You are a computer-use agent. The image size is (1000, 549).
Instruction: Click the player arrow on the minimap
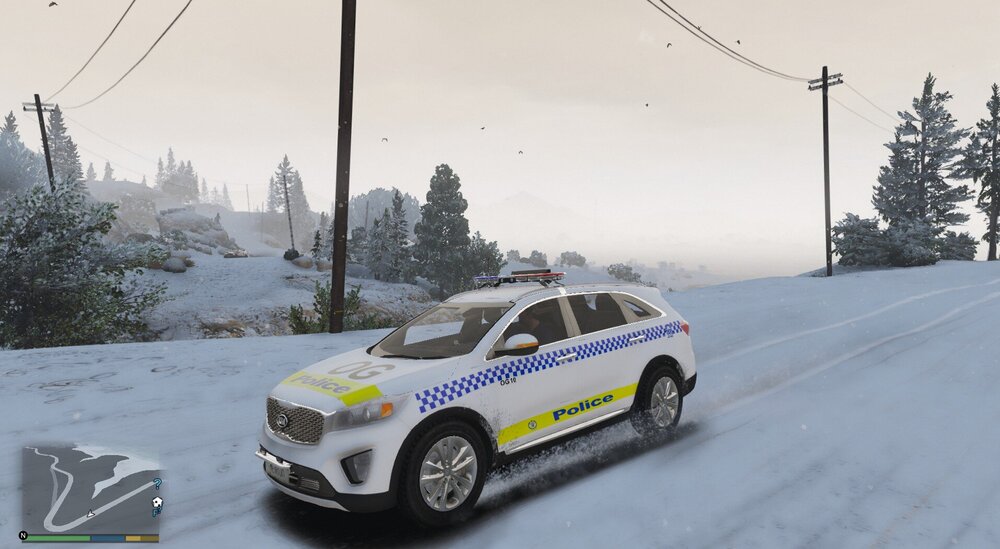(92, 513)
